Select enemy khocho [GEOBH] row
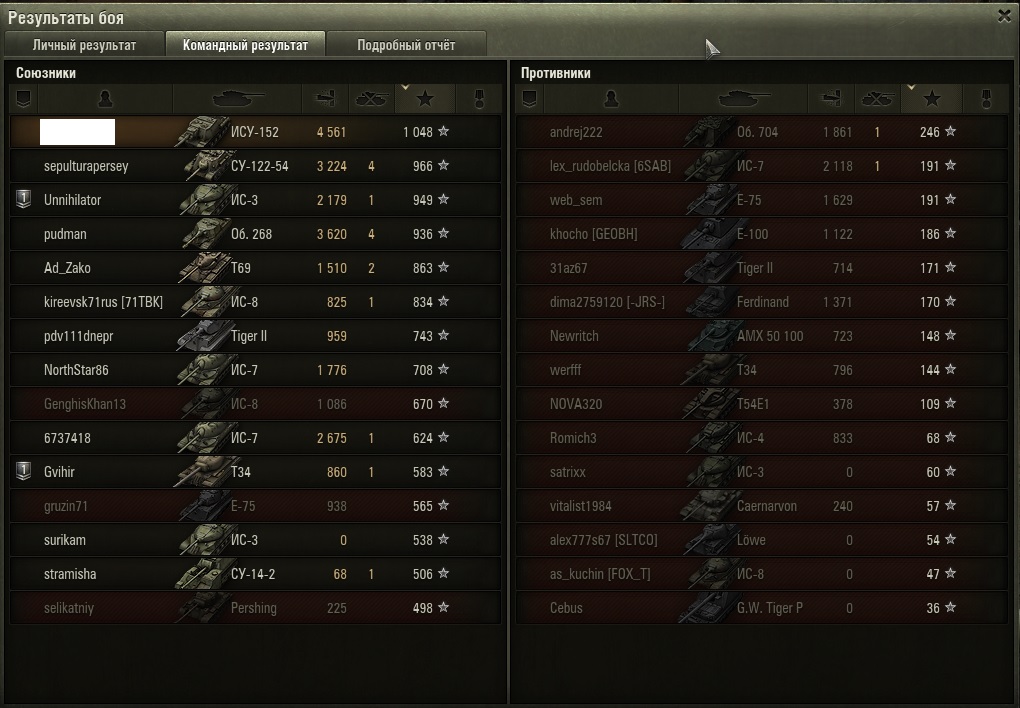Viewport: 1020px width, 708px height. pyautogui.click(x=760, y=234)
